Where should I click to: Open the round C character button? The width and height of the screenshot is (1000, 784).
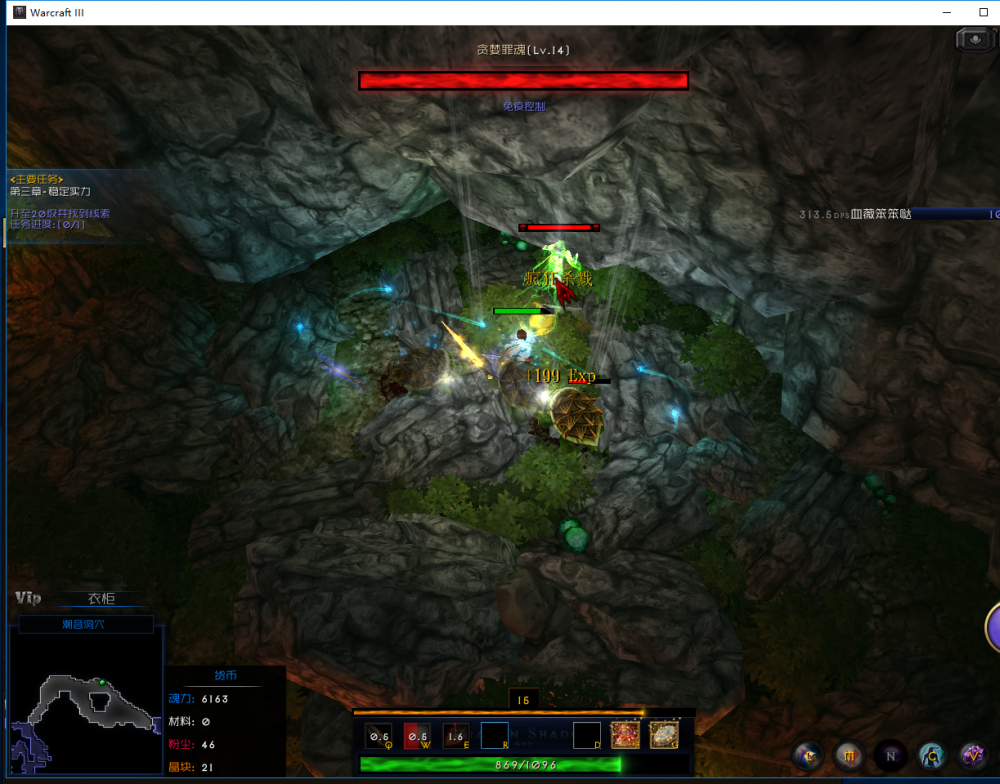(932, 756)
